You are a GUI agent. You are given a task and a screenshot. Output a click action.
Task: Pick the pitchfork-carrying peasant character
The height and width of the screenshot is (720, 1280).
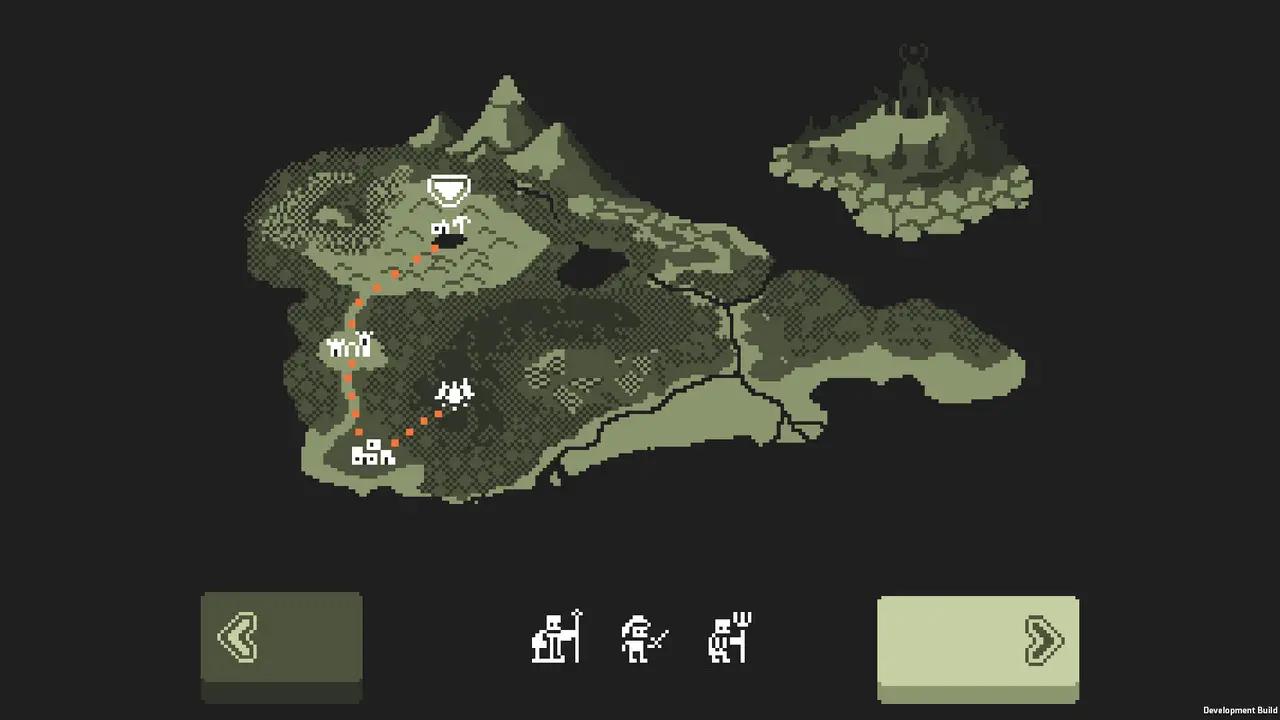click(727, 636)
